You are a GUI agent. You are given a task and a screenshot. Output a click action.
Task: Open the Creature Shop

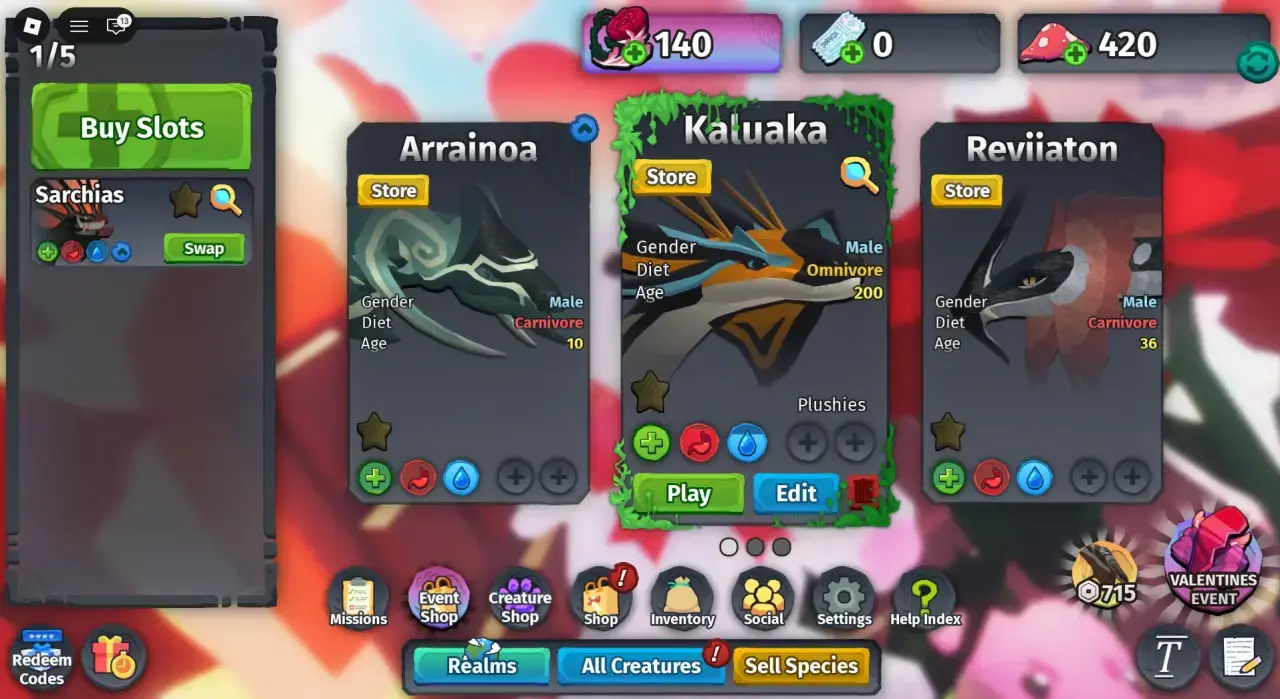pyautogui.click(x=520, y=599)
